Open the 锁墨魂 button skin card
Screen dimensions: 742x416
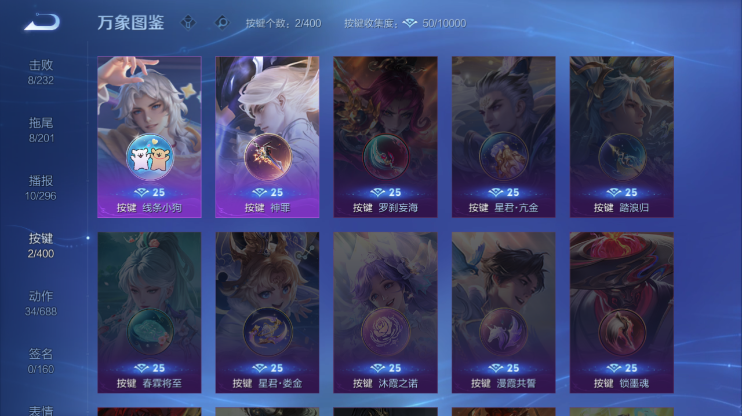[x=621, y=311]
